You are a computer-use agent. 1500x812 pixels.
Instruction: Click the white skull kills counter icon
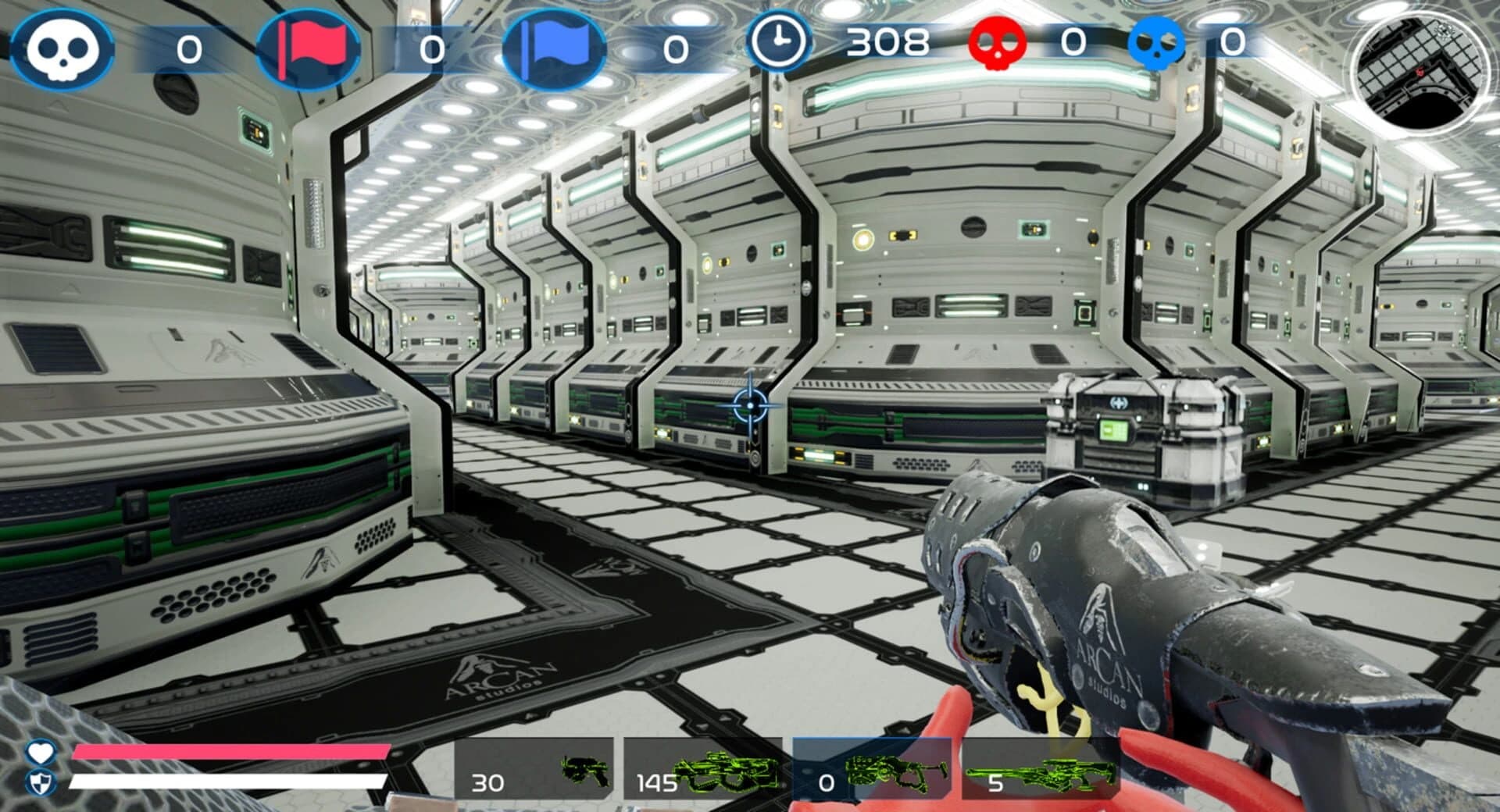61,48
